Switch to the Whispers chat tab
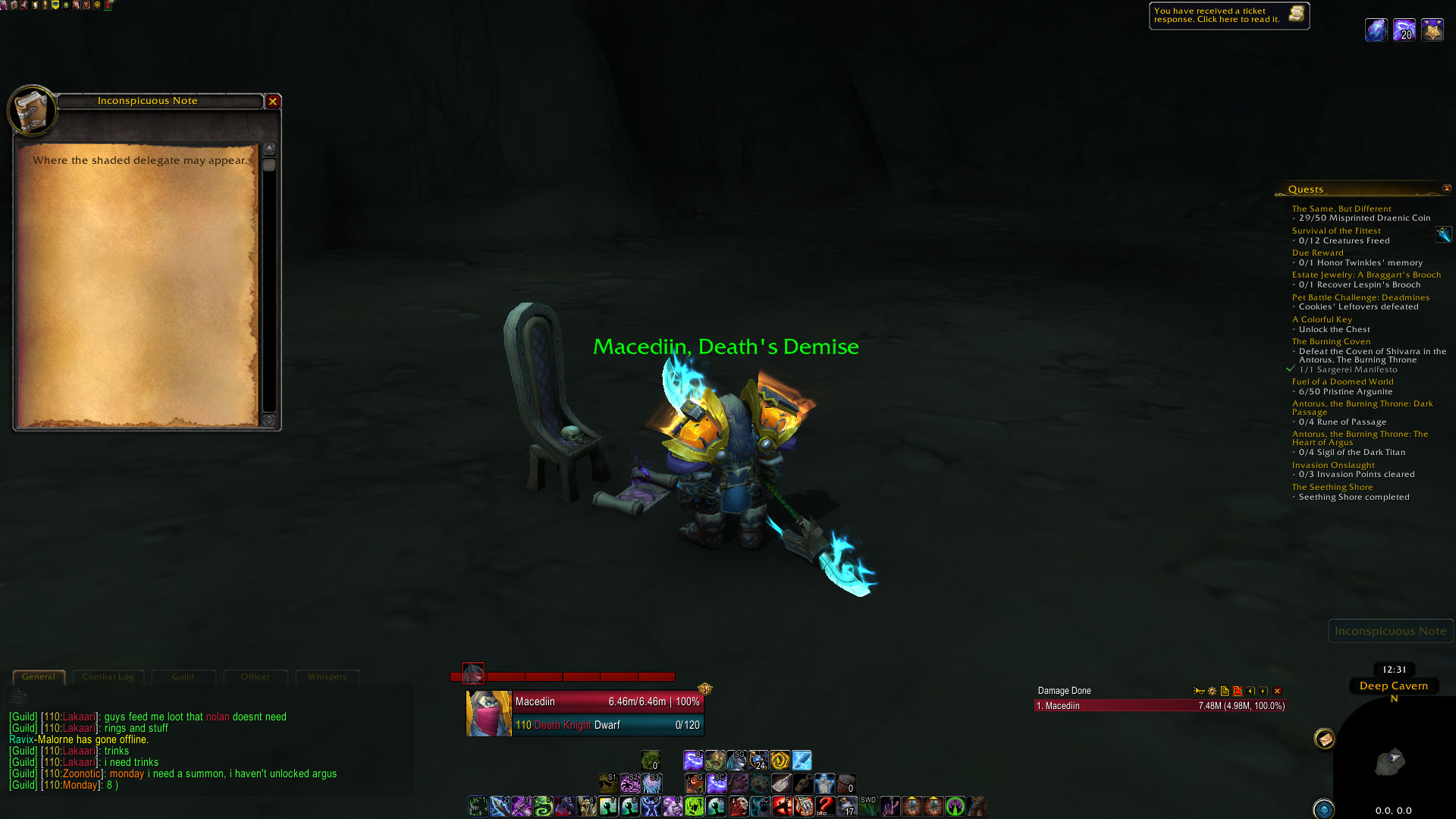The height and width of the screenshot is (819, 1456). pos(327,676)
